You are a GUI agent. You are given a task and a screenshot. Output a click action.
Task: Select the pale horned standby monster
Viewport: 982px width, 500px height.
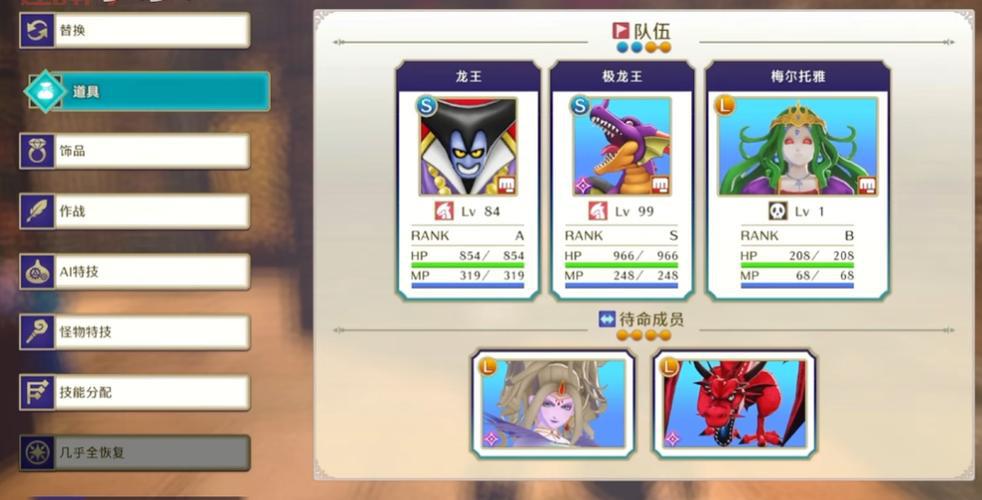(552, 403)
